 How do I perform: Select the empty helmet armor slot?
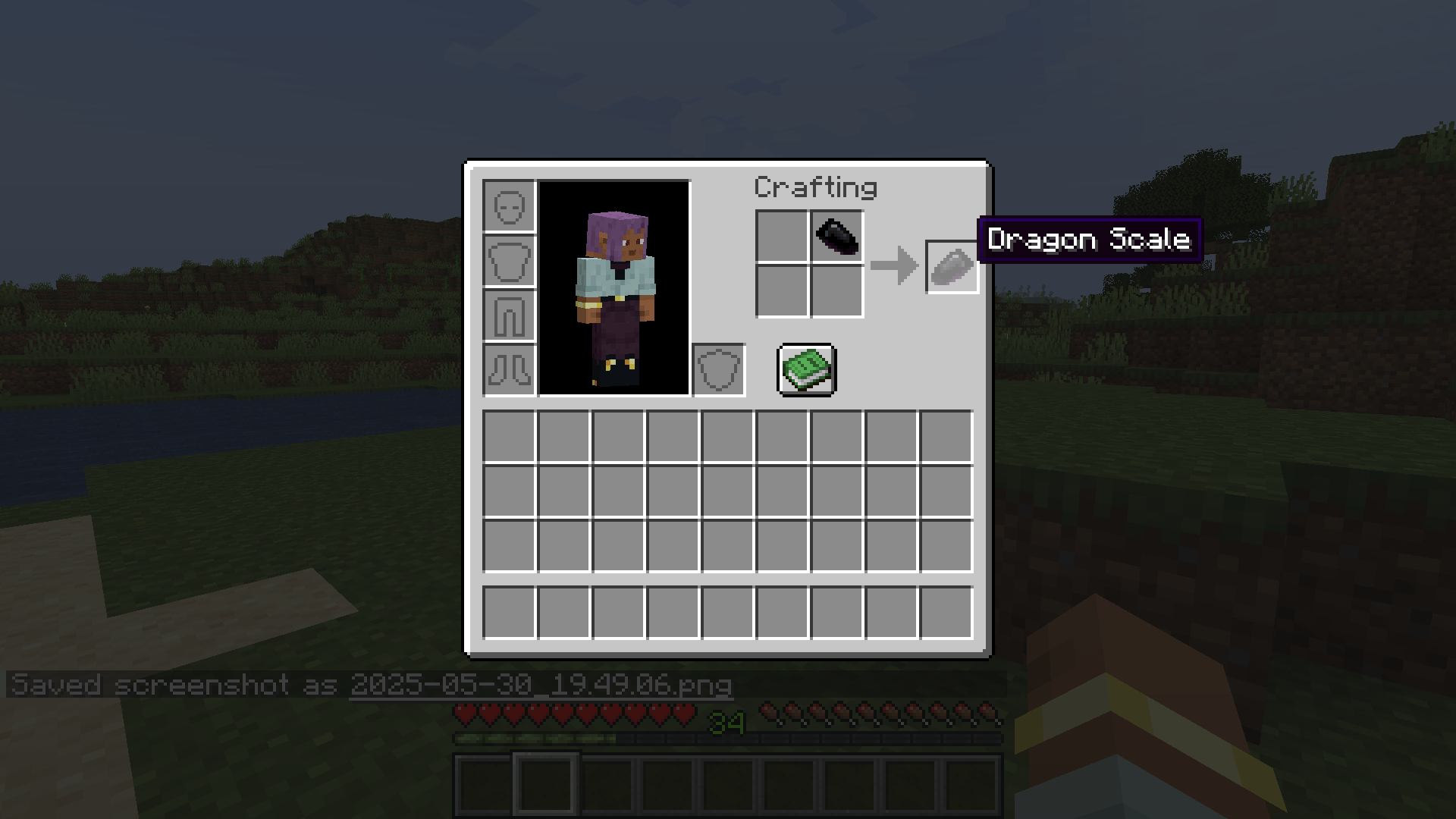tap(508, 205)
